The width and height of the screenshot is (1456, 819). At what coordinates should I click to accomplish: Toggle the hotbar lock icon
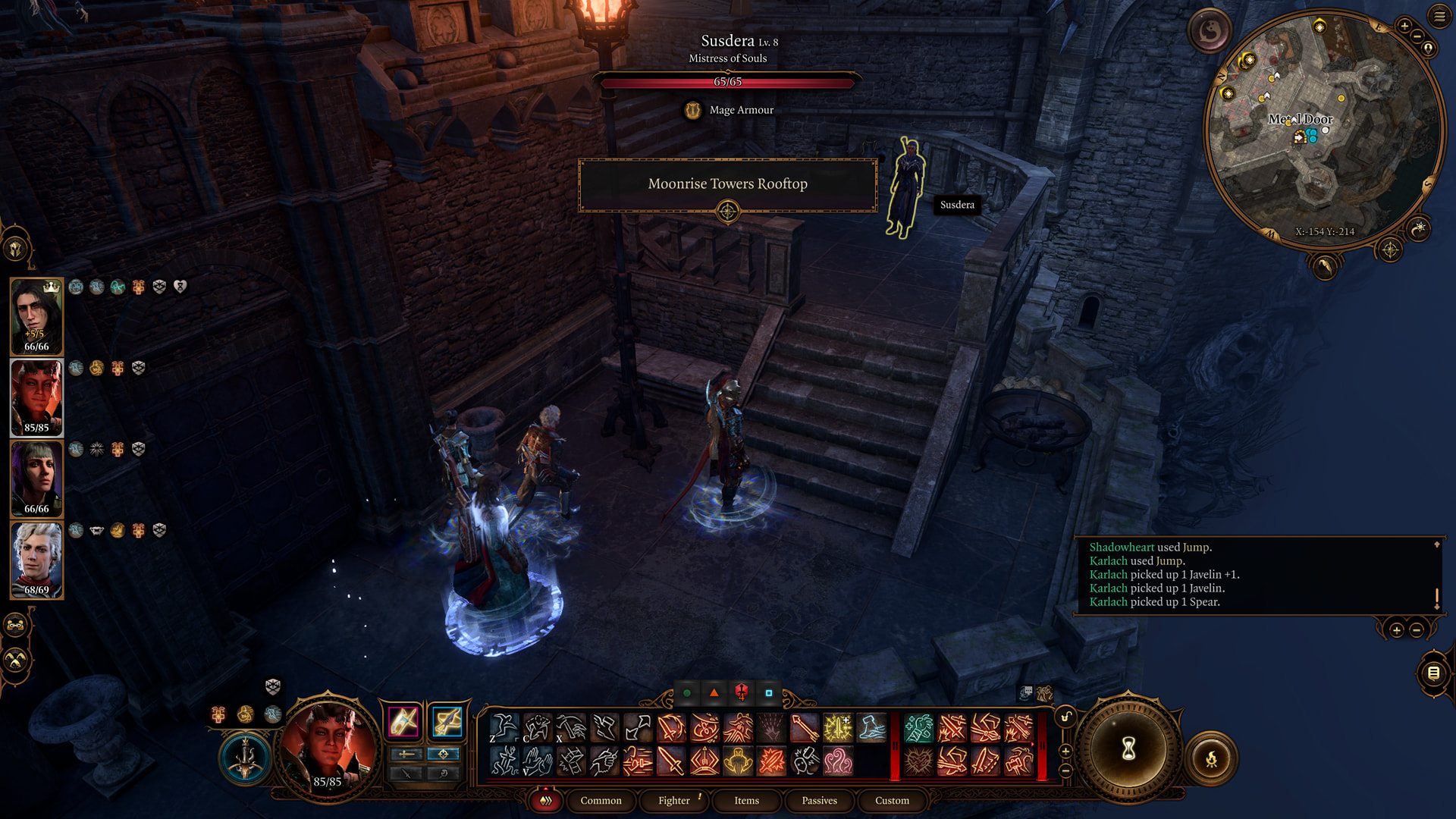pyautogui.click(x=1065, y=717)
